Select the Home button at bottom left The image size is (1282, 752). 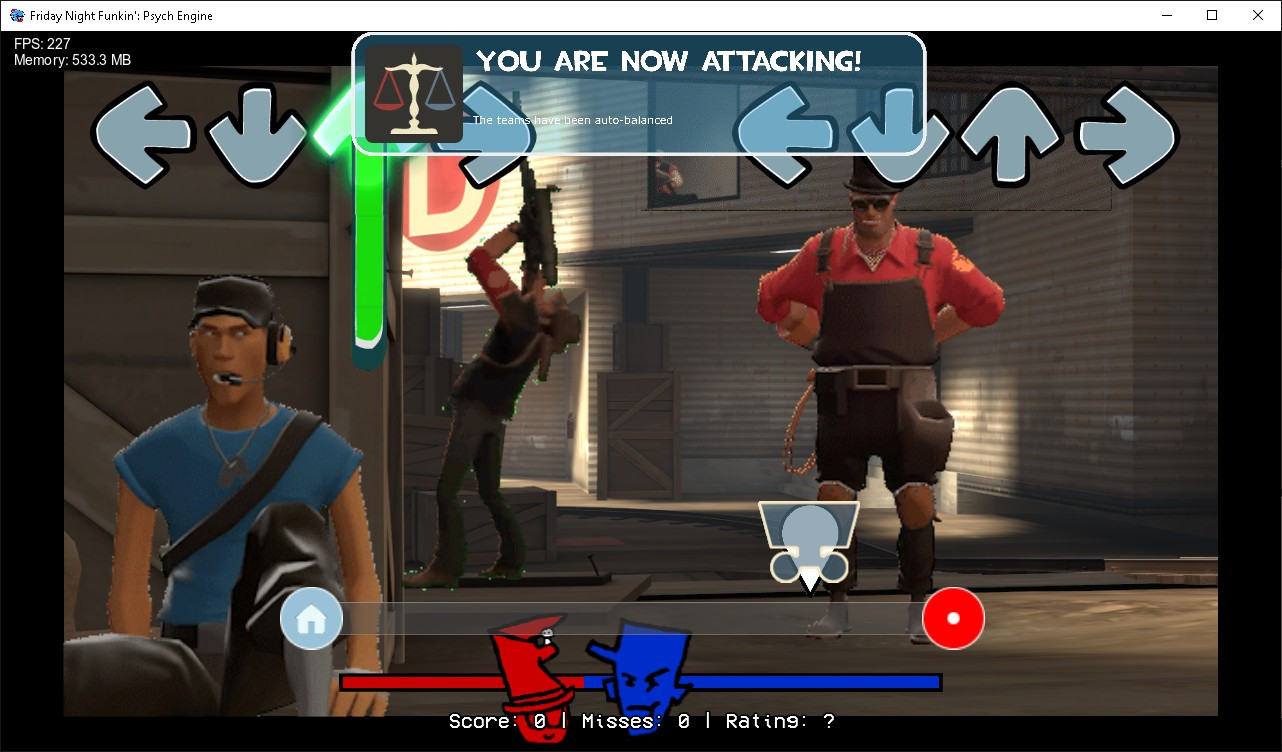pos(311,618)
